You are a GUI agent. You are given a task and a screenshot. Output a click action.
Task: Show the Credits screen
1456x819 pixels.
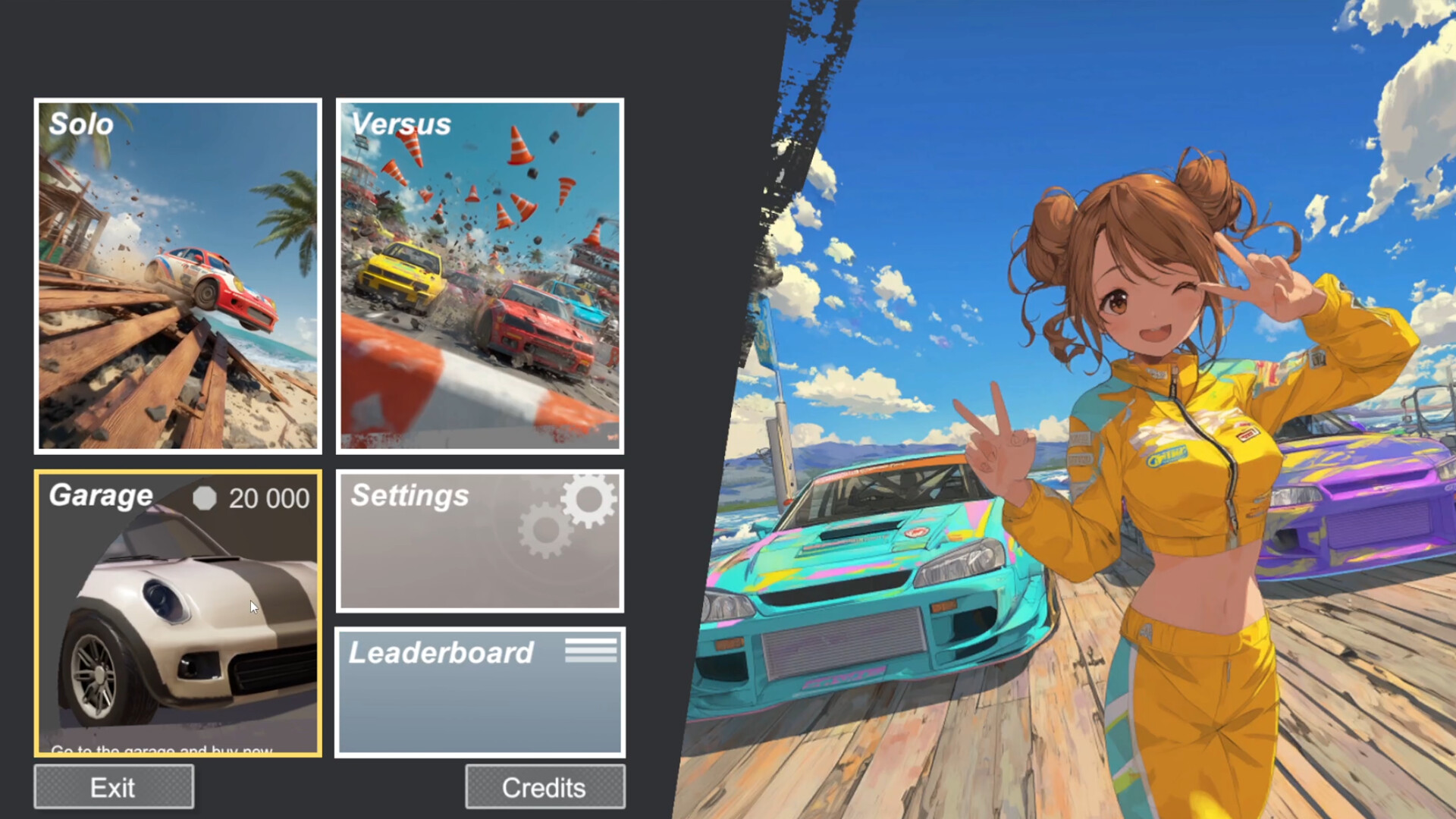[x=544, y=786]
